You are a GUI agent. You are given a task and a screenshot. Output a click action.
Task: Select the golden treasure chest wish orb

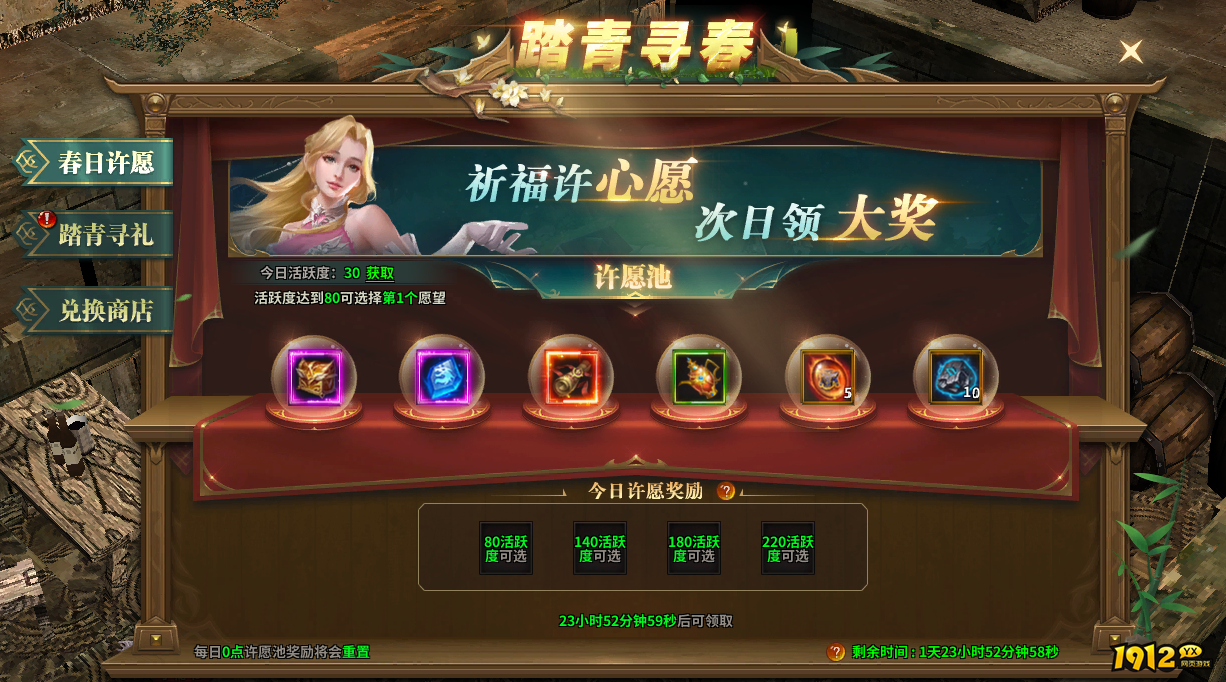(315, 378)
